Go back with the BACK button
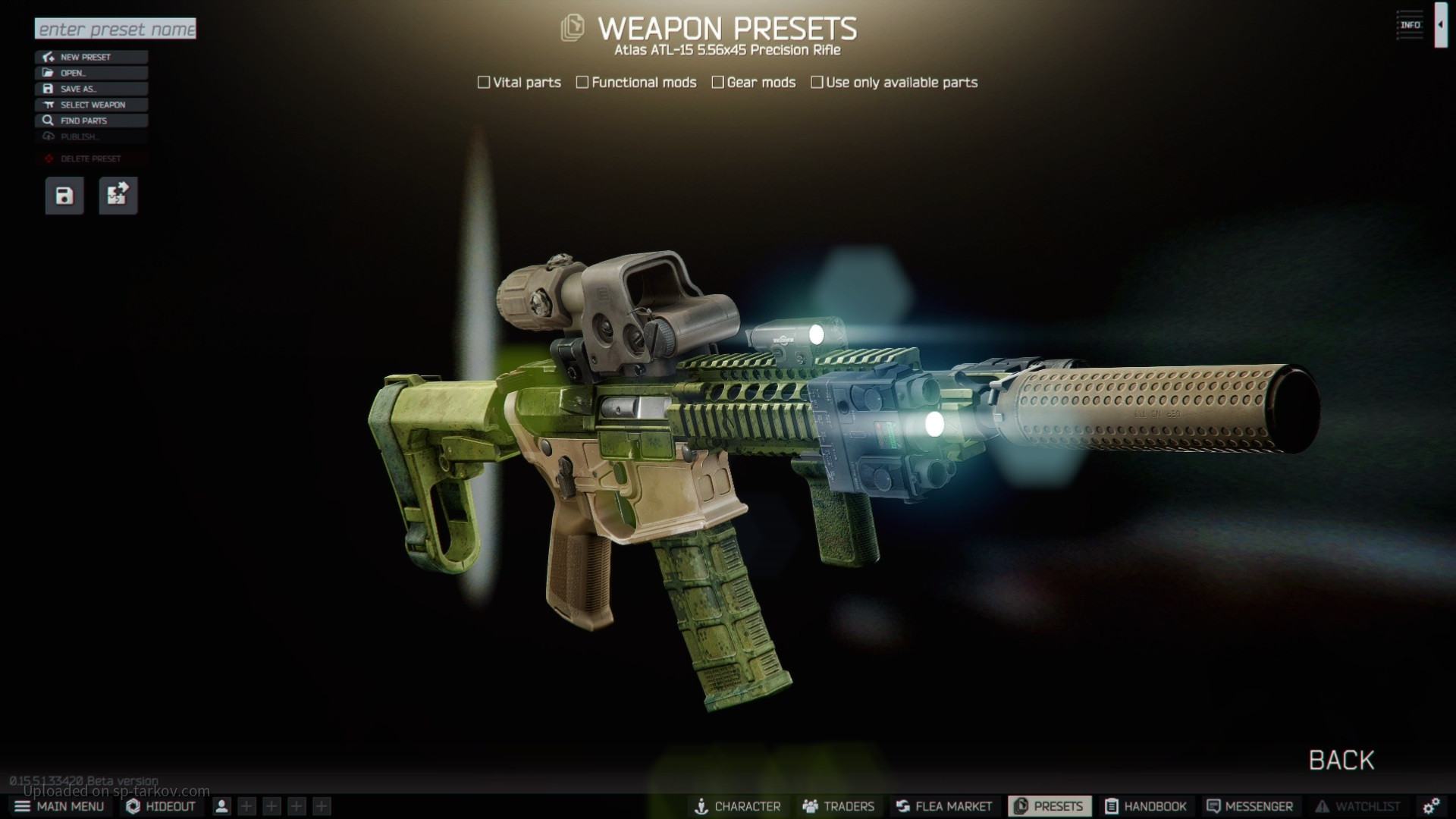 (1341, 760)
